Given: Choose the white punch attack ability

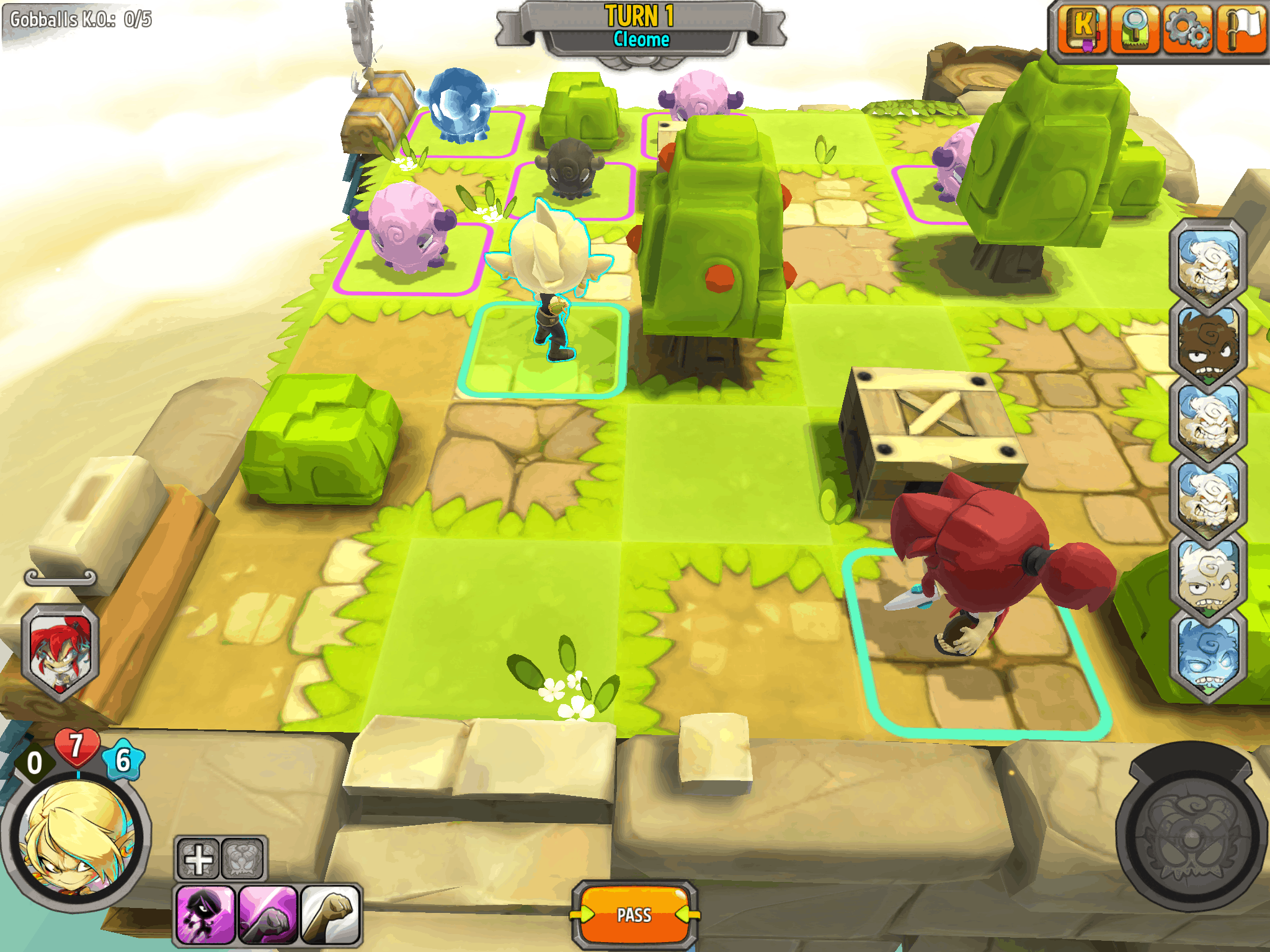Looking at the screenshot, I should tap(331, 915).
